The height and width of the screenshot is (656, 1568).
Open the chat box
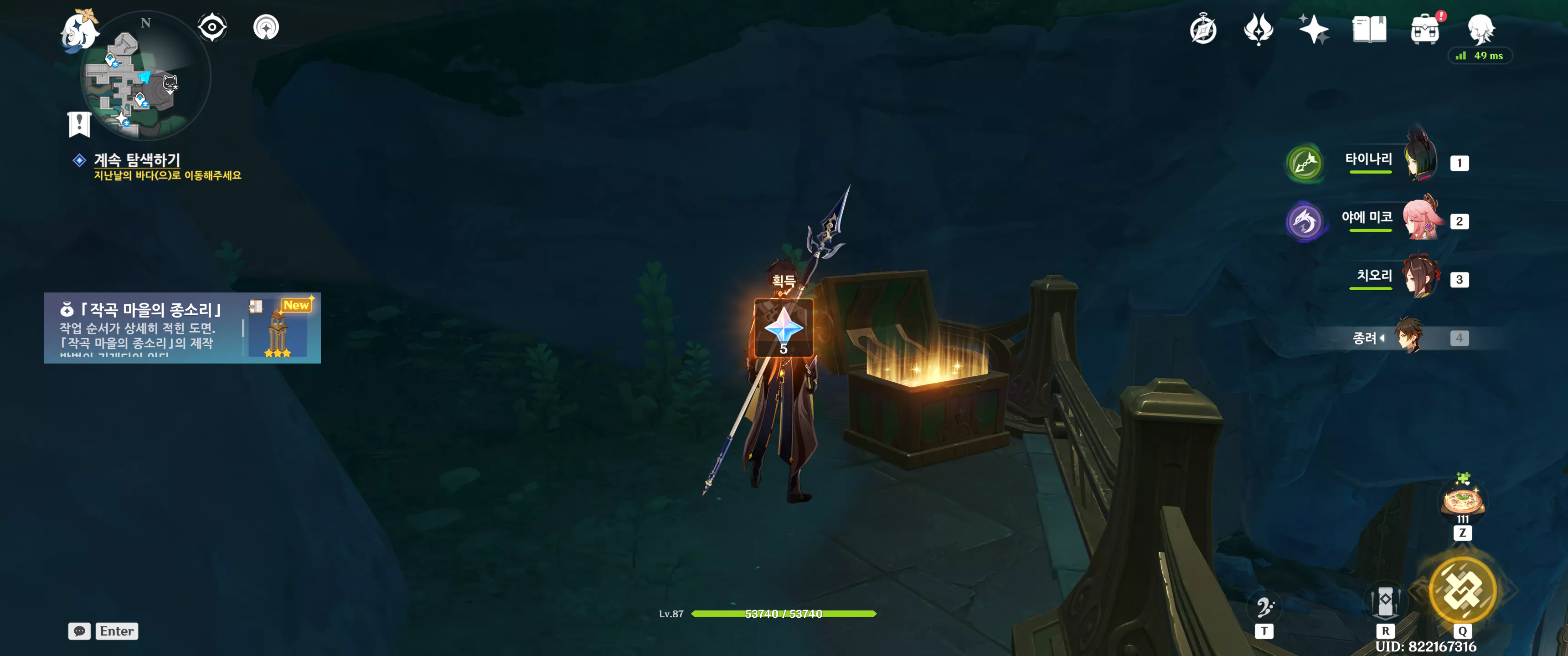click(80, 631)
